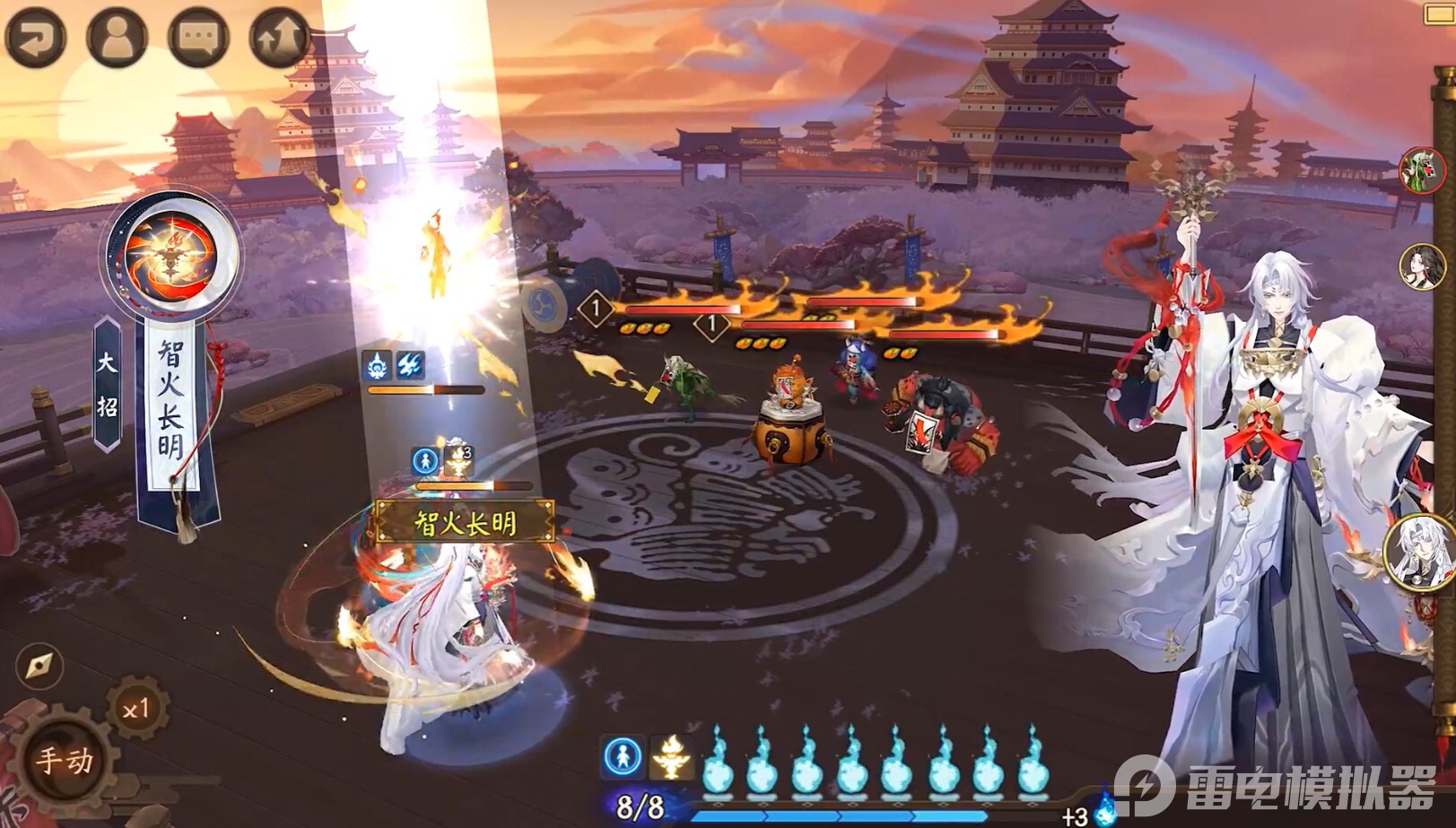The image size is (1456, 828).
Task: Click the yellow rectangle button at top right
Action: pyautogui.click(x=1440, y=13)
